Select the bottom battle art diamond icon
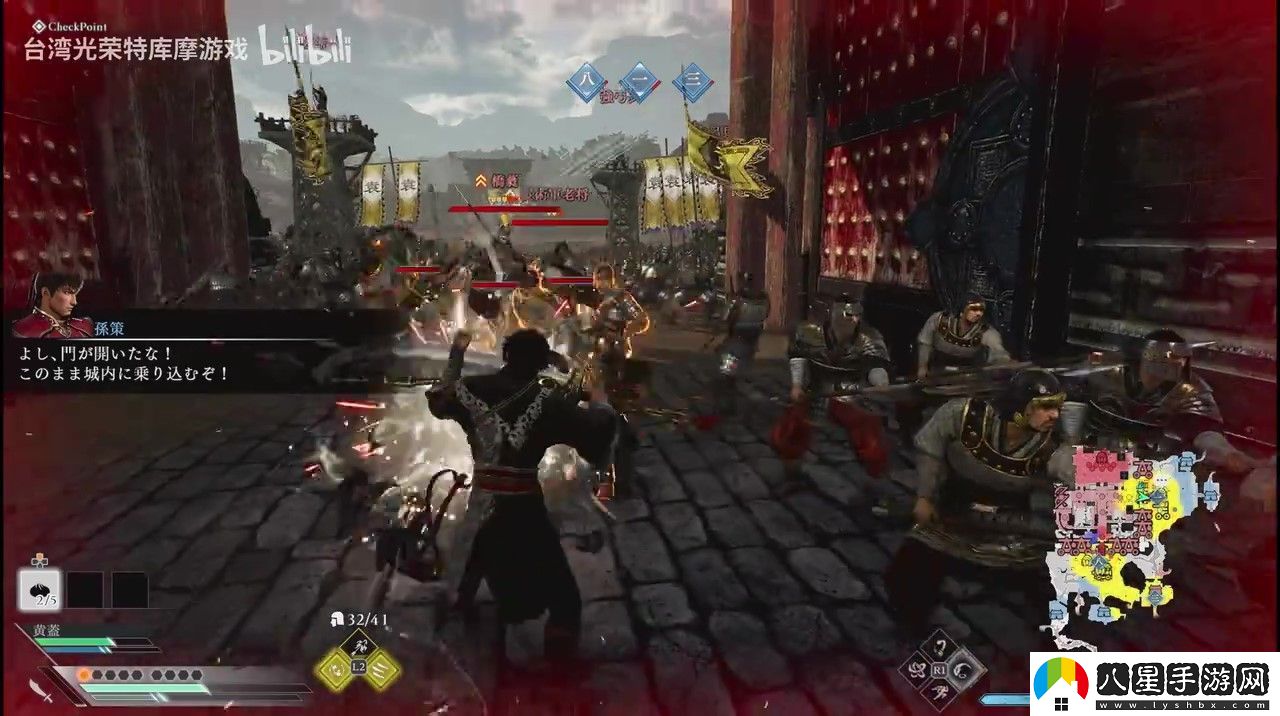This screenshot has height=716, width=1280. [x=941, y=692]
